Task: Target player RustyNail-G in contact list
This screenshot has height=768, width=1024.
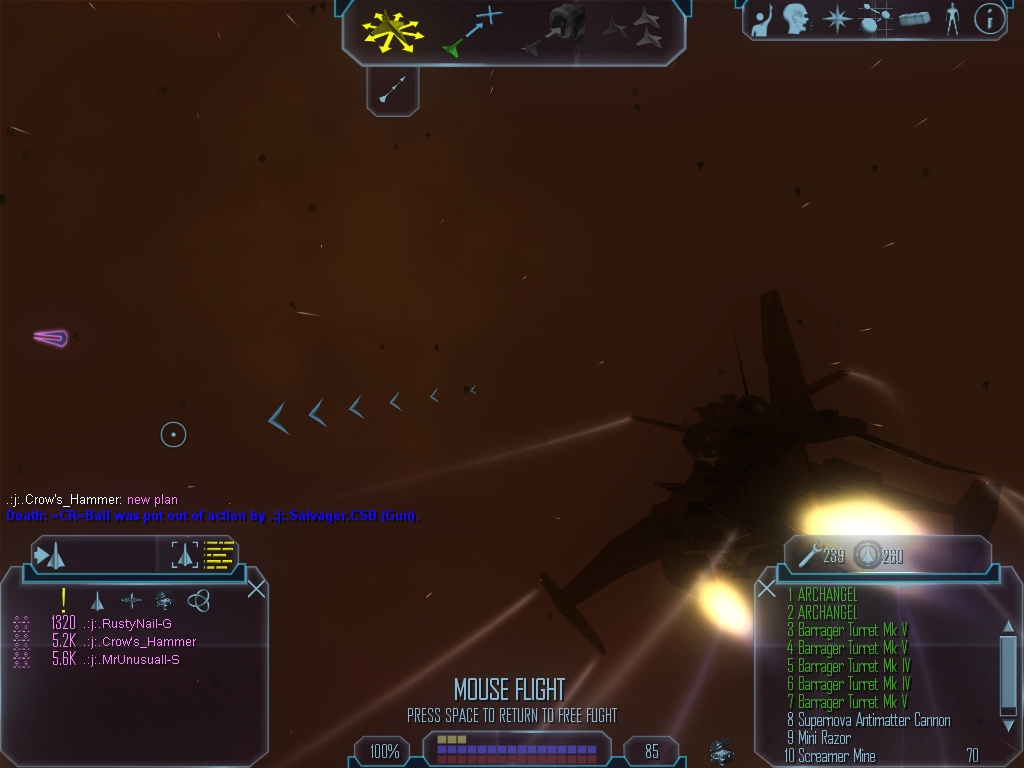Action: pos(128,624)
